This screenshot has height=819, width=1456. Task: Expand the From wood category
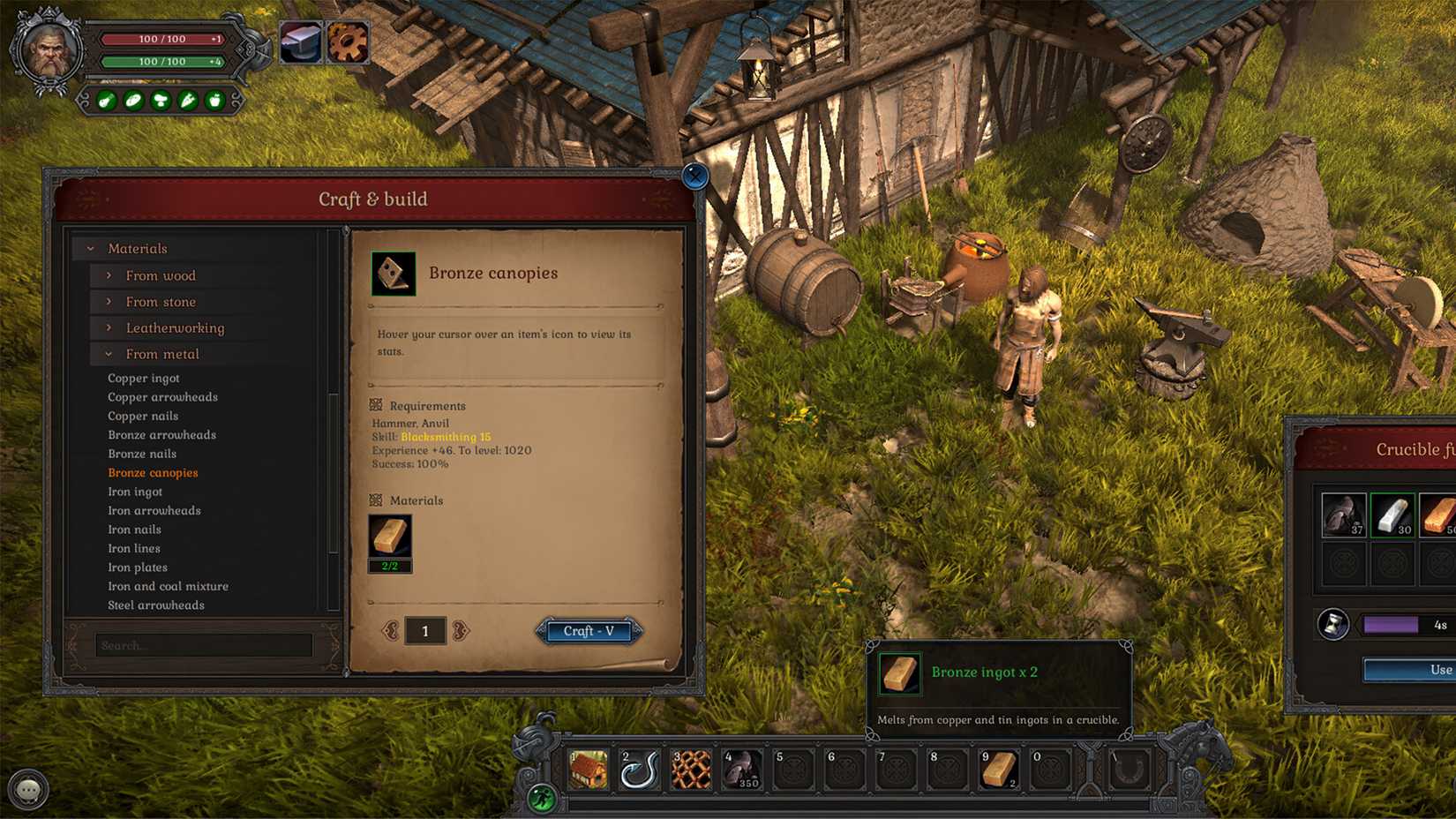(160, 275)
